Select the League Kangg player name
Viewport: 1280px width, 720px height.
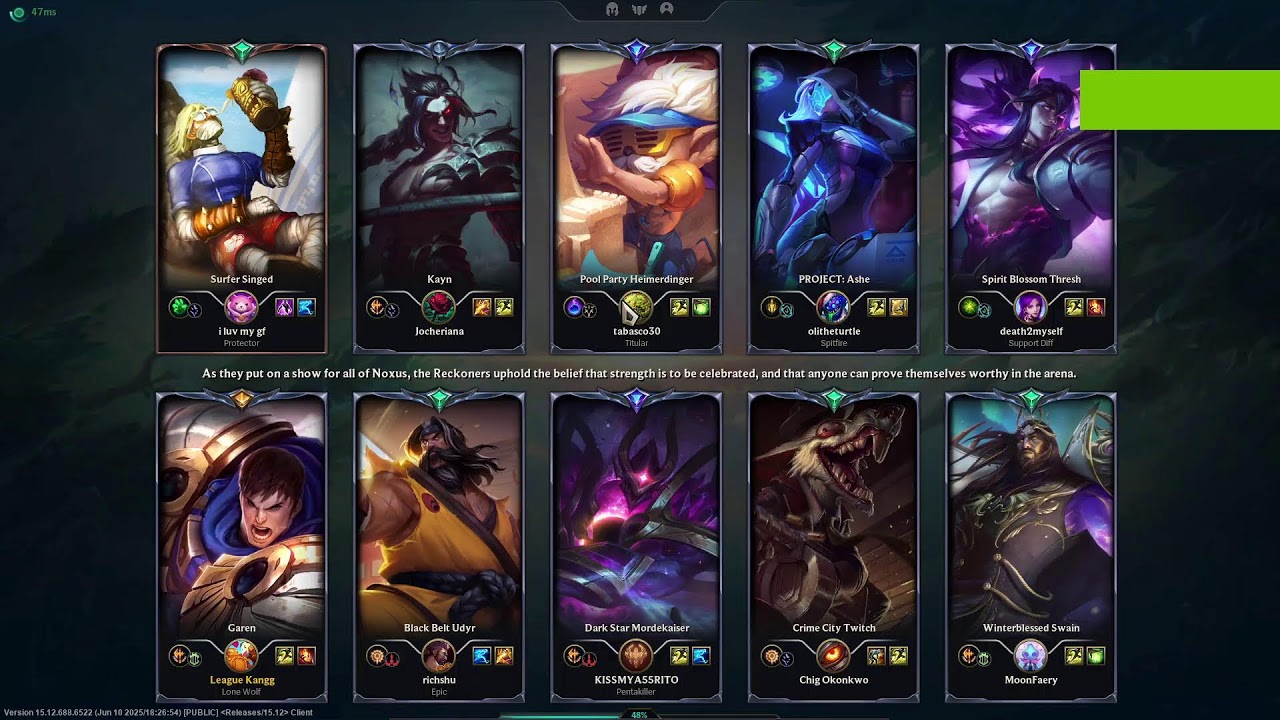(242, 680)
